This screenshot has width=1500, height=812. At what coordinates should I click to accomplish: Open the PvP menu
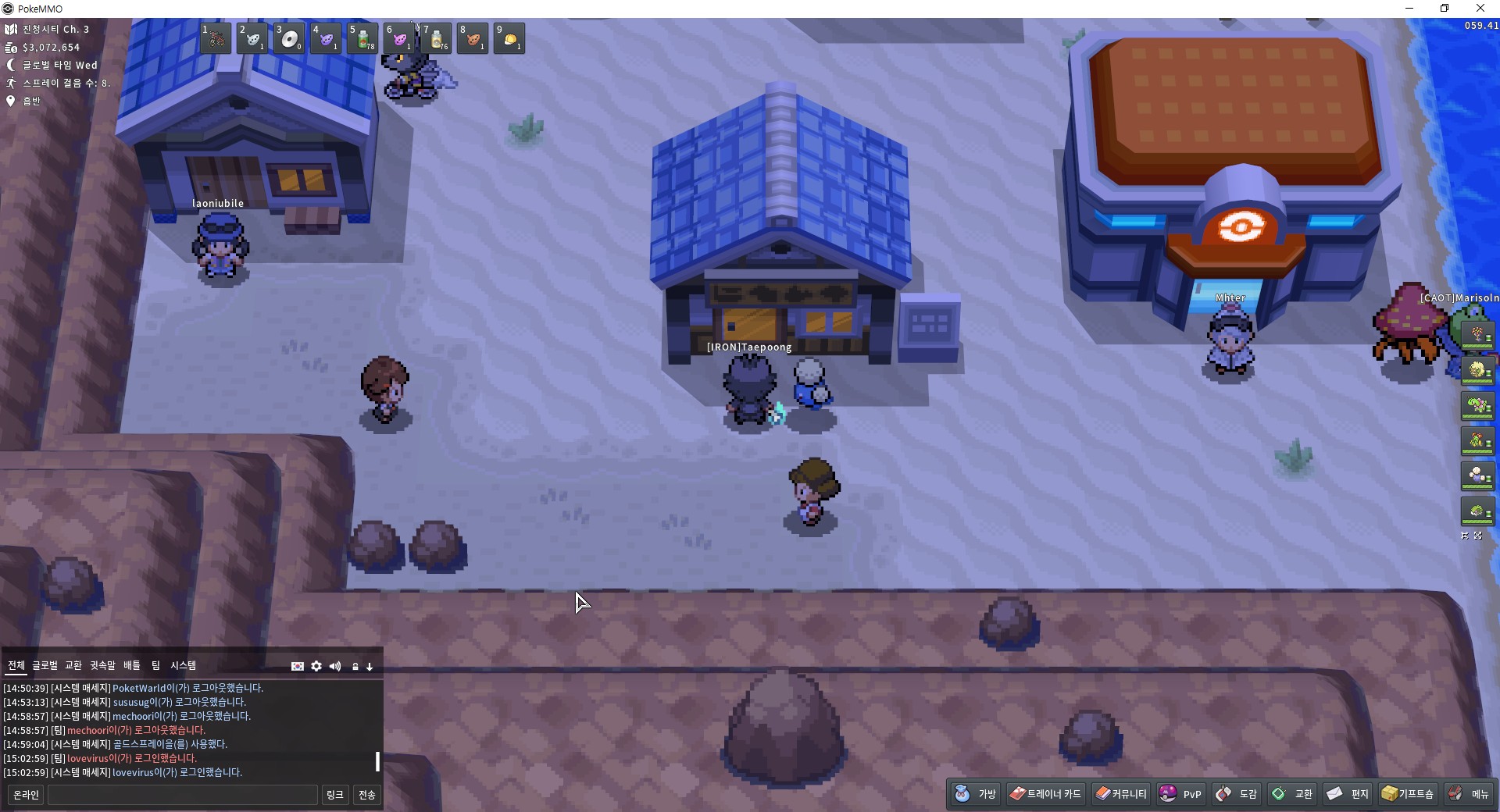(x=1181, y=794)
